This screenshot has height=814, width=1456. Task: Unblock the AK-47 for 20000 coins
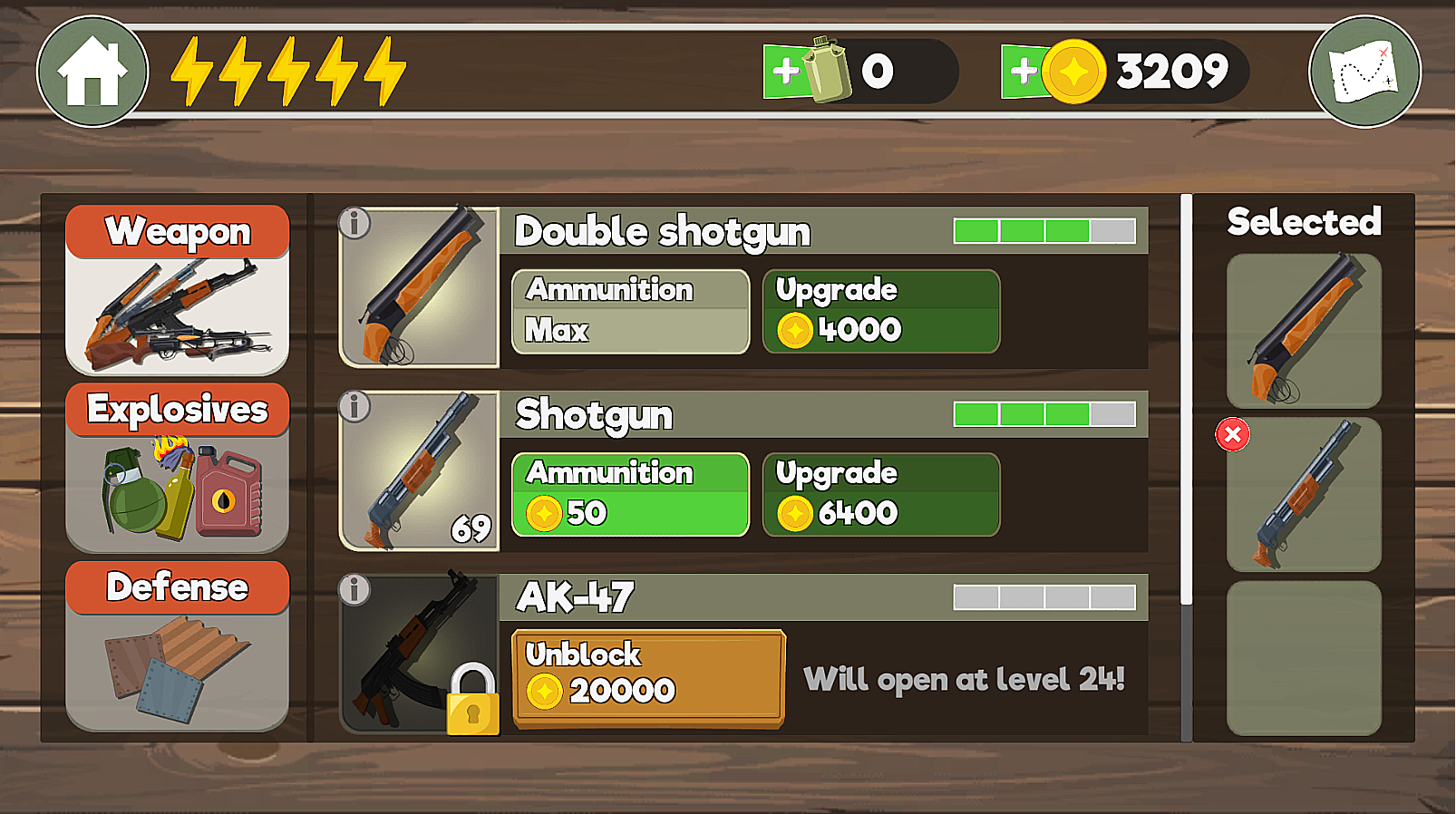pyautogui.click(x=648, y=677)
